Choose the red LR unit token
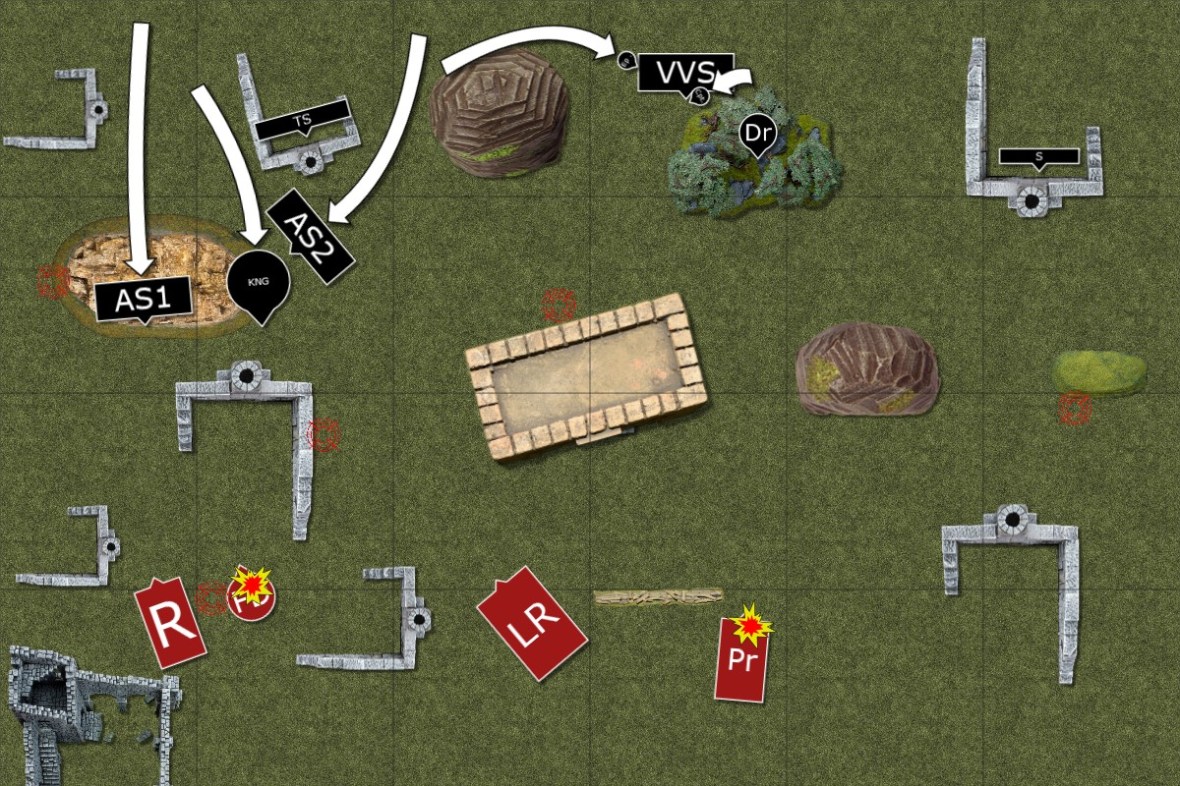This screenshot has height=786, width=1180. [531, 624]
